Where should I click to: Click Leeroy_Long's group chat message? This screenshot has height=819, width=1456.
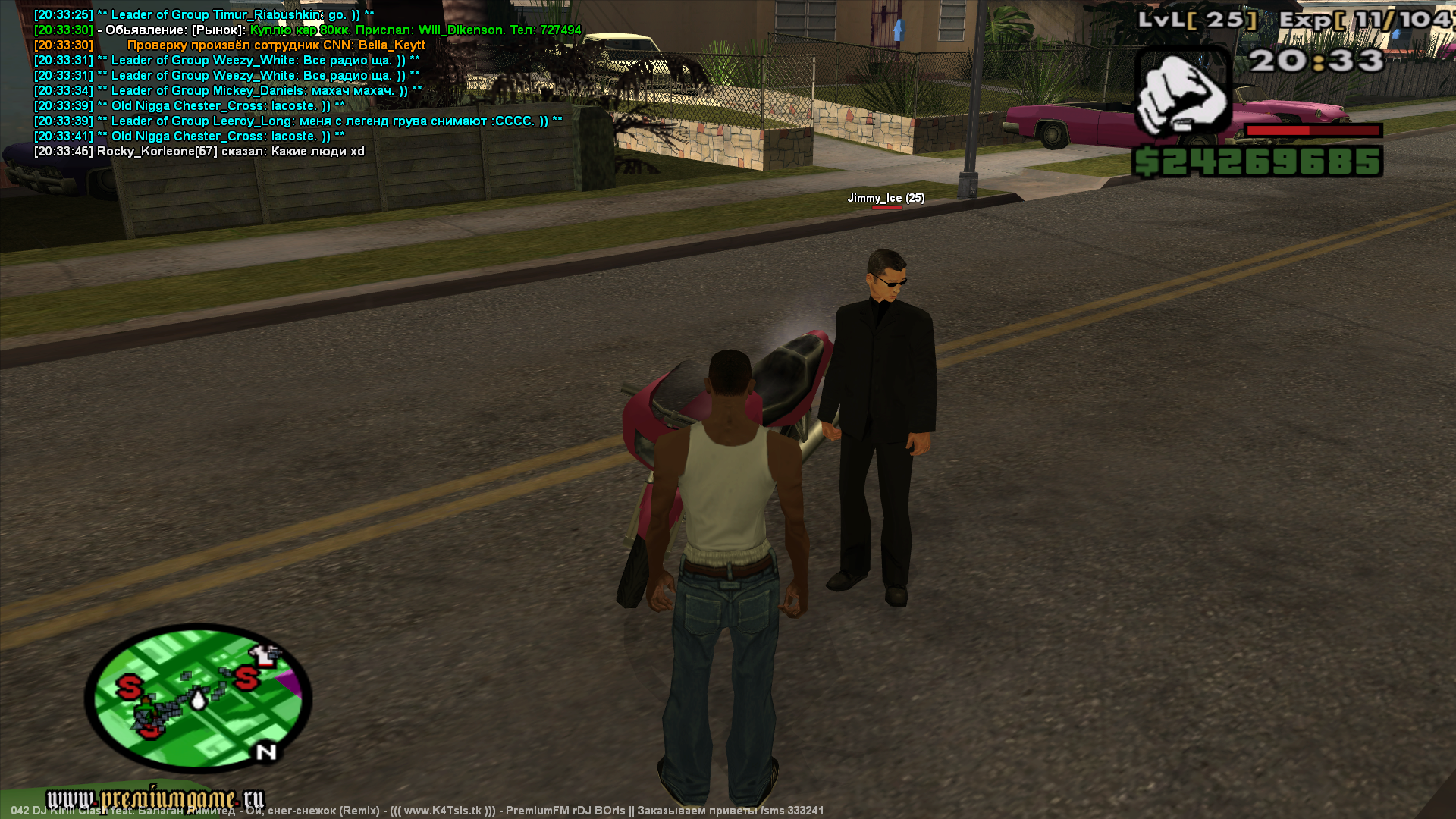tap(298, 121)
